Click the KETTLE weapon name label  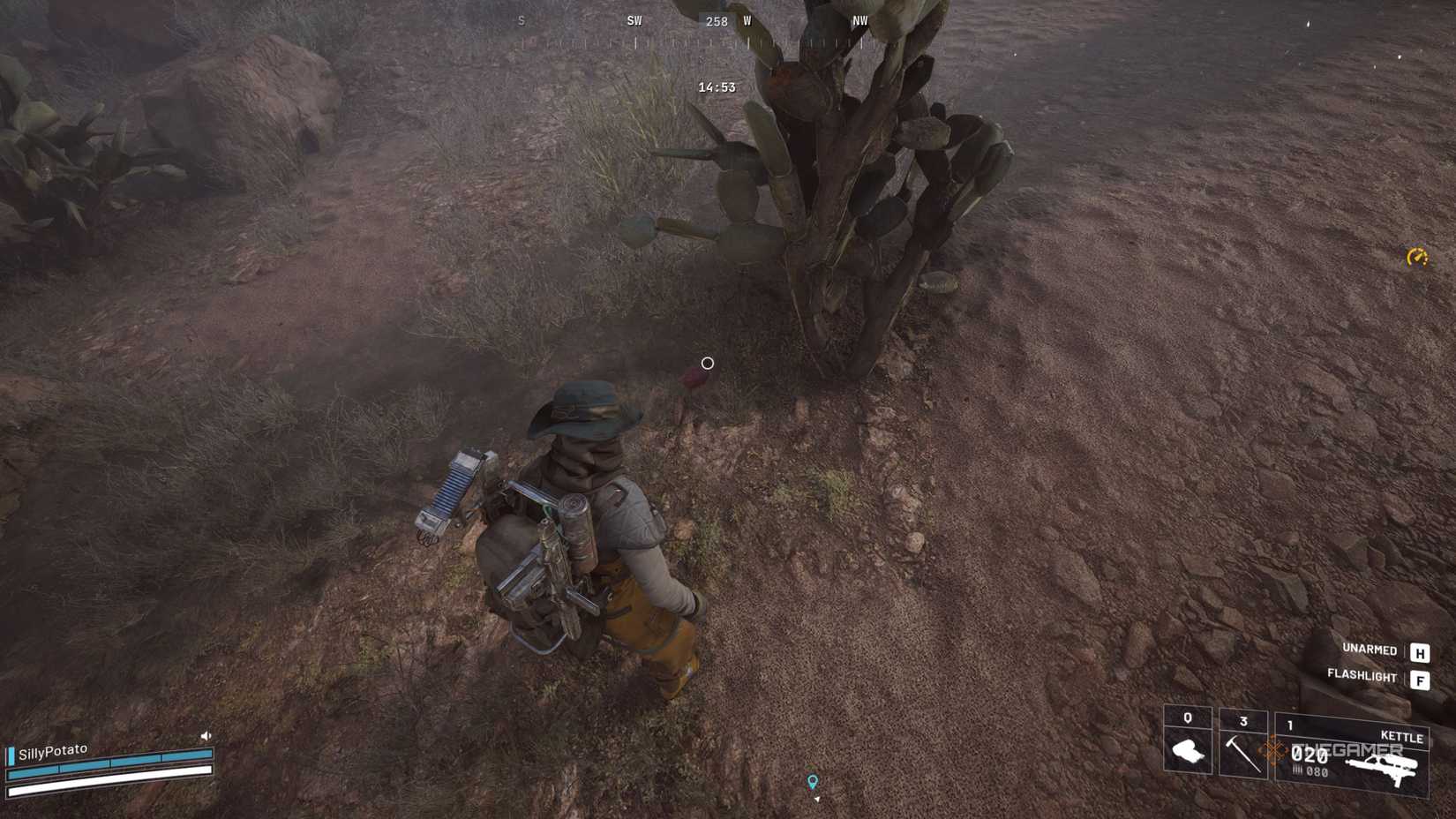pos(1402,736)
